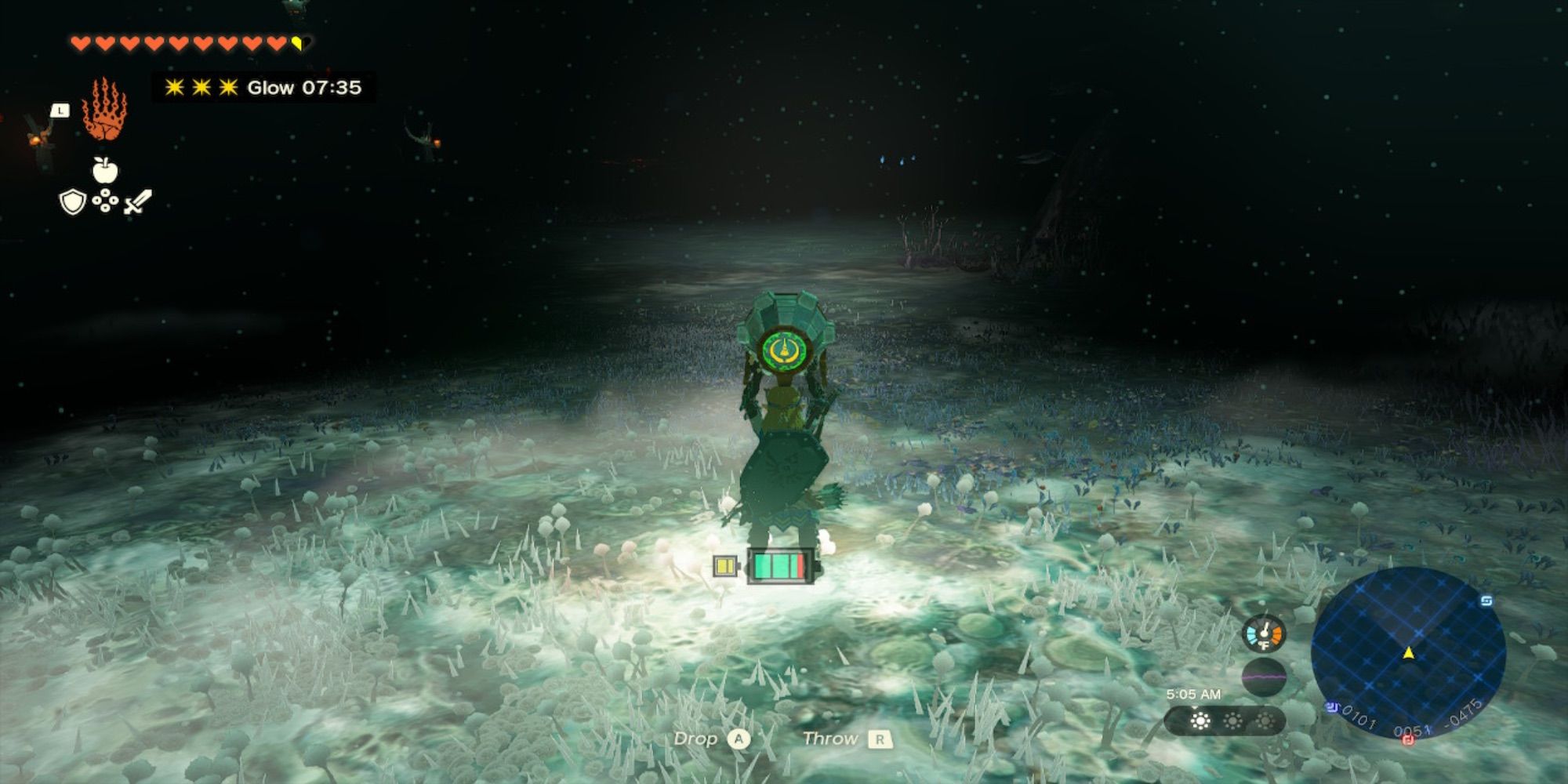1568x784 pixels.
Task: Click the apple food icon
Action: point(104,172)
